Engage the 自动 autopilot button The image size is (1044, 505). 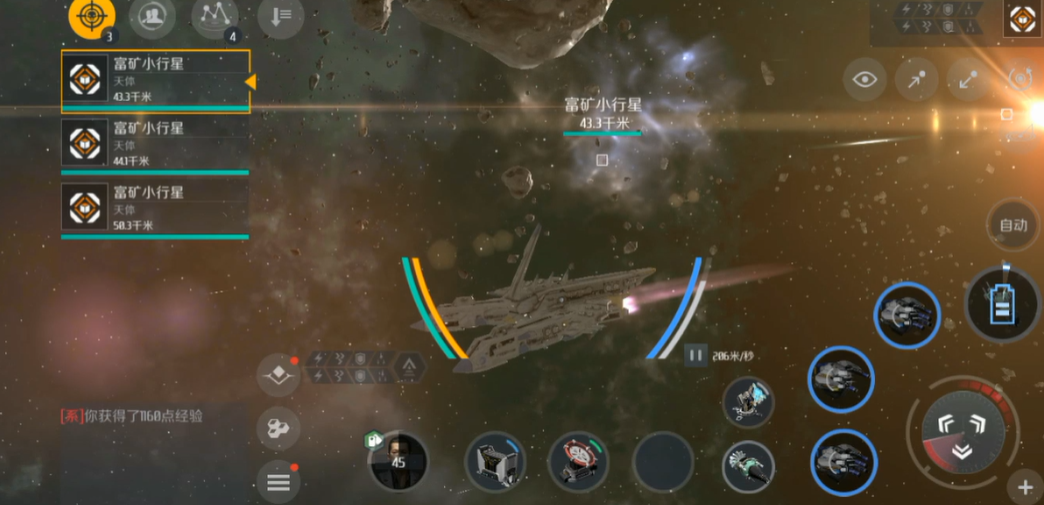coord(1013,225)
